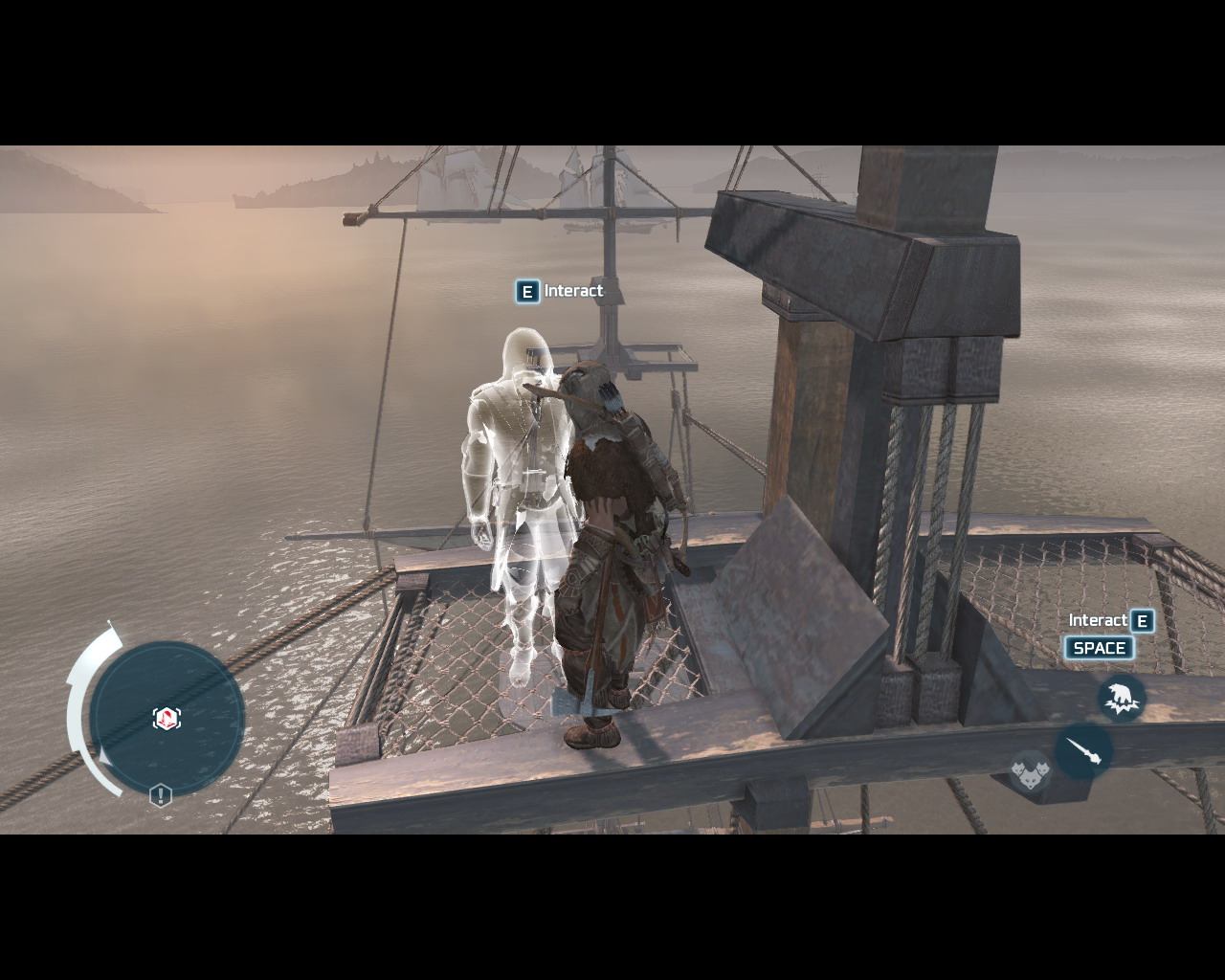Activate the bear power icon
1225x980 pixels.
pyautogui.click(x=1121, y=697)
